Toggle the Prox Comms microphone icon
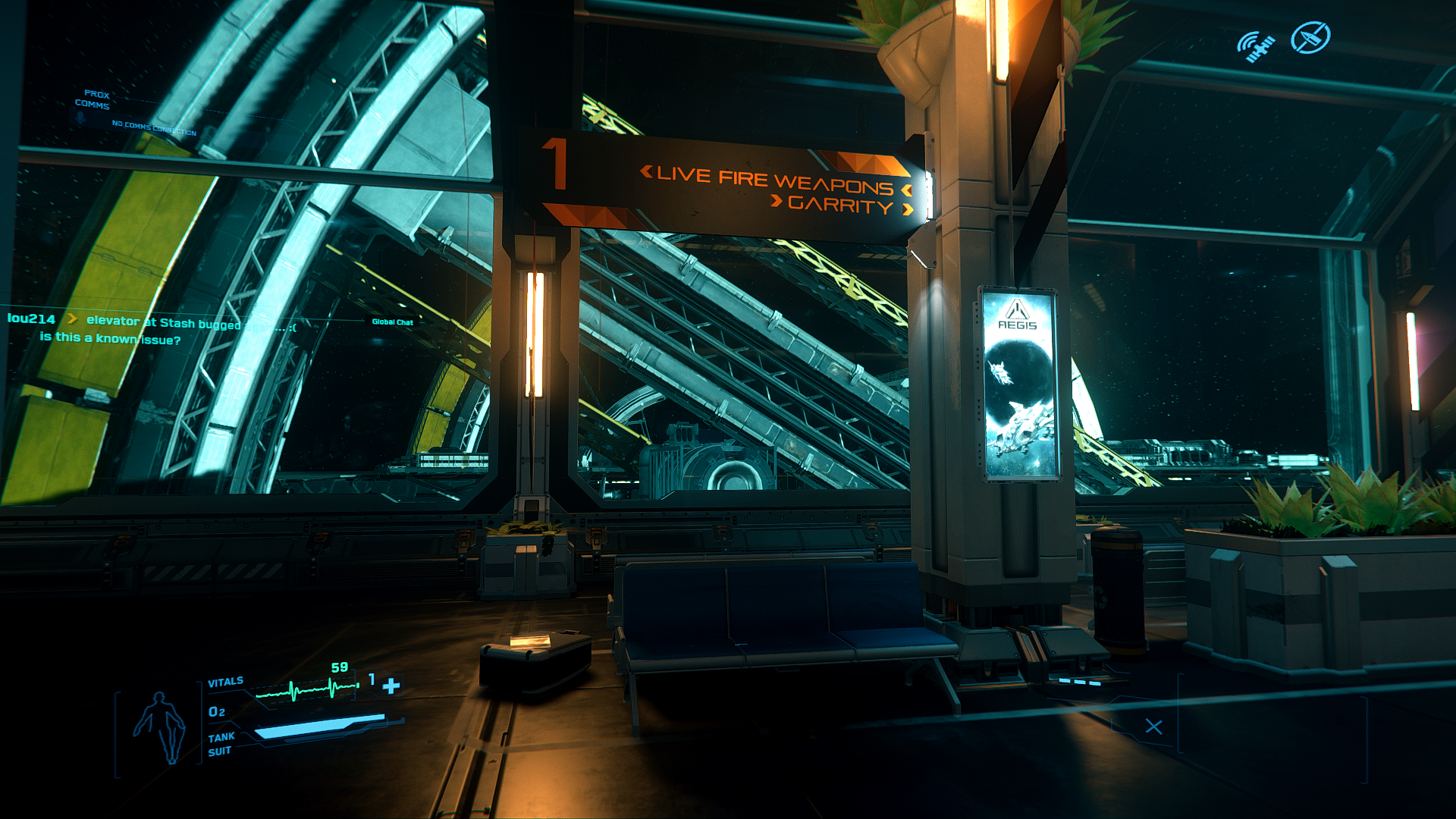The width and height of the screenshot is (1456, 819). (80, 118)
